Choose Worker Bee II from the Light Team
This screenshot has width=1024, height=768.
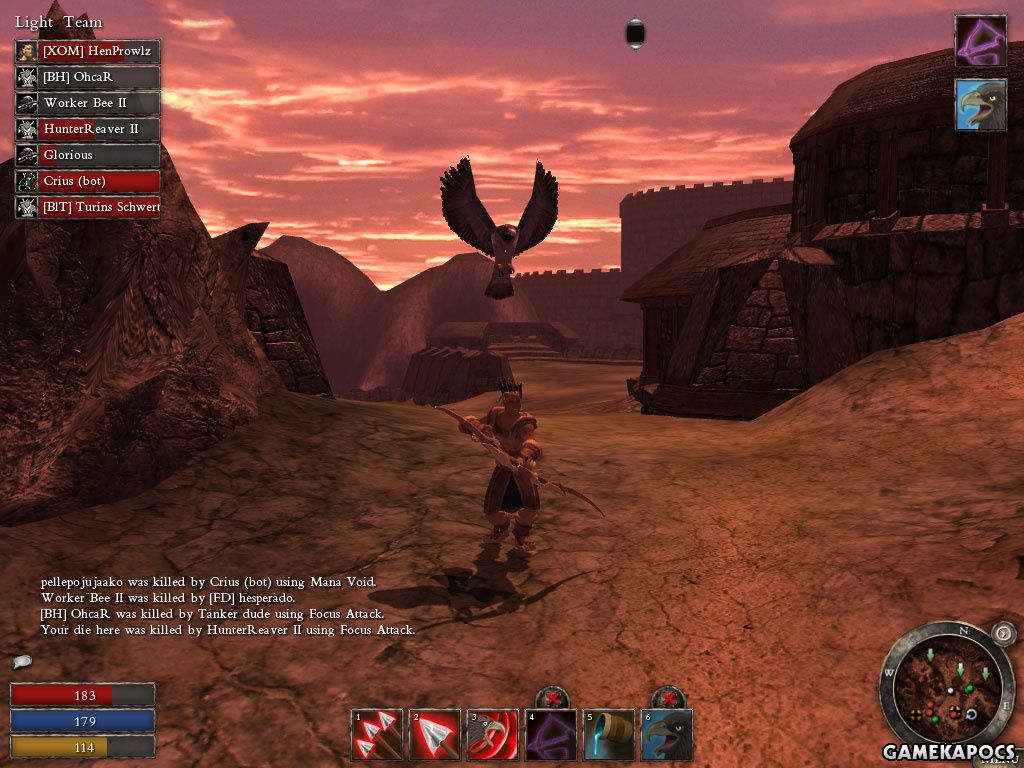click(88, 103)
